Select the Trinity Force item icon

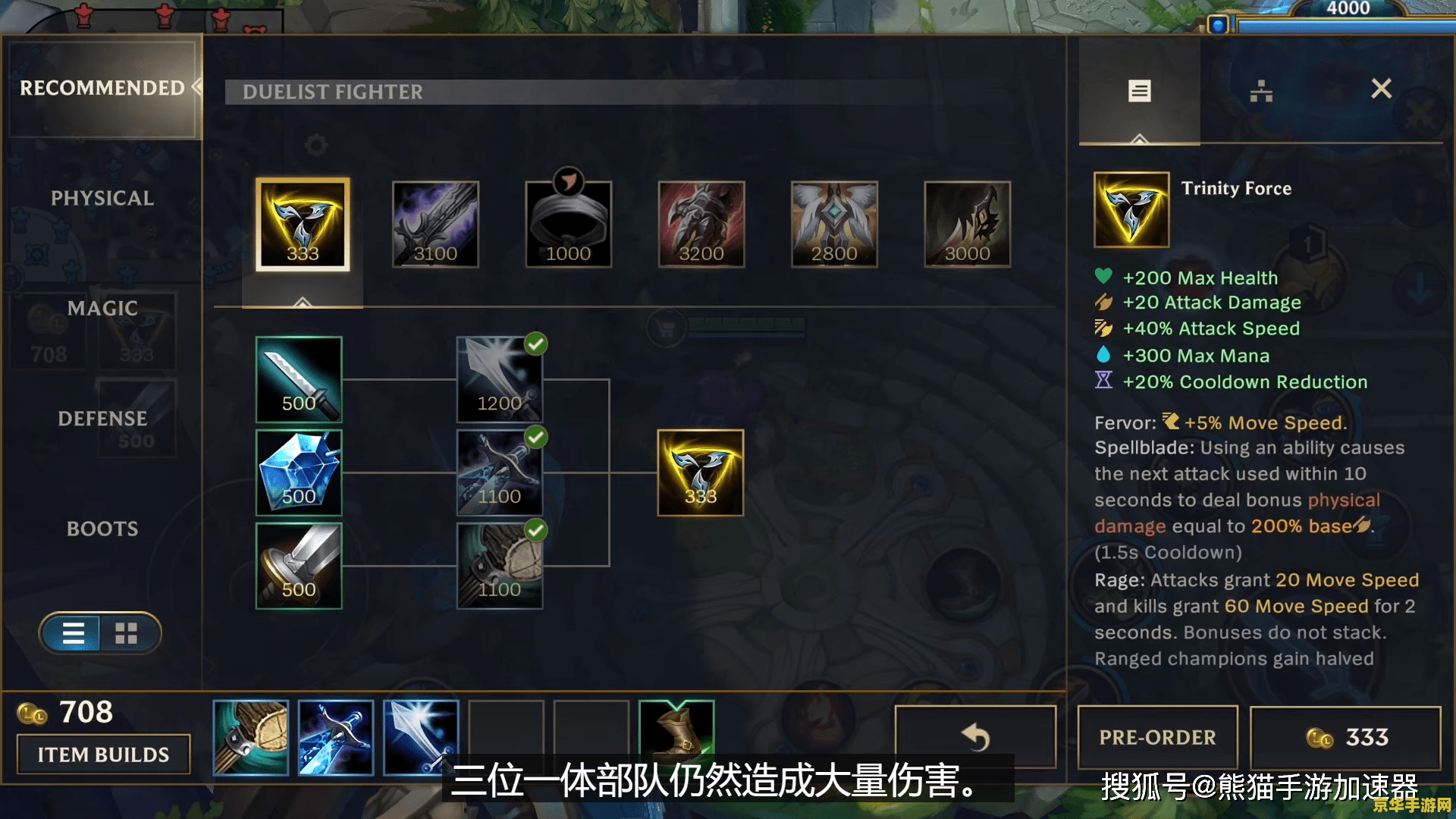(301, 225)
